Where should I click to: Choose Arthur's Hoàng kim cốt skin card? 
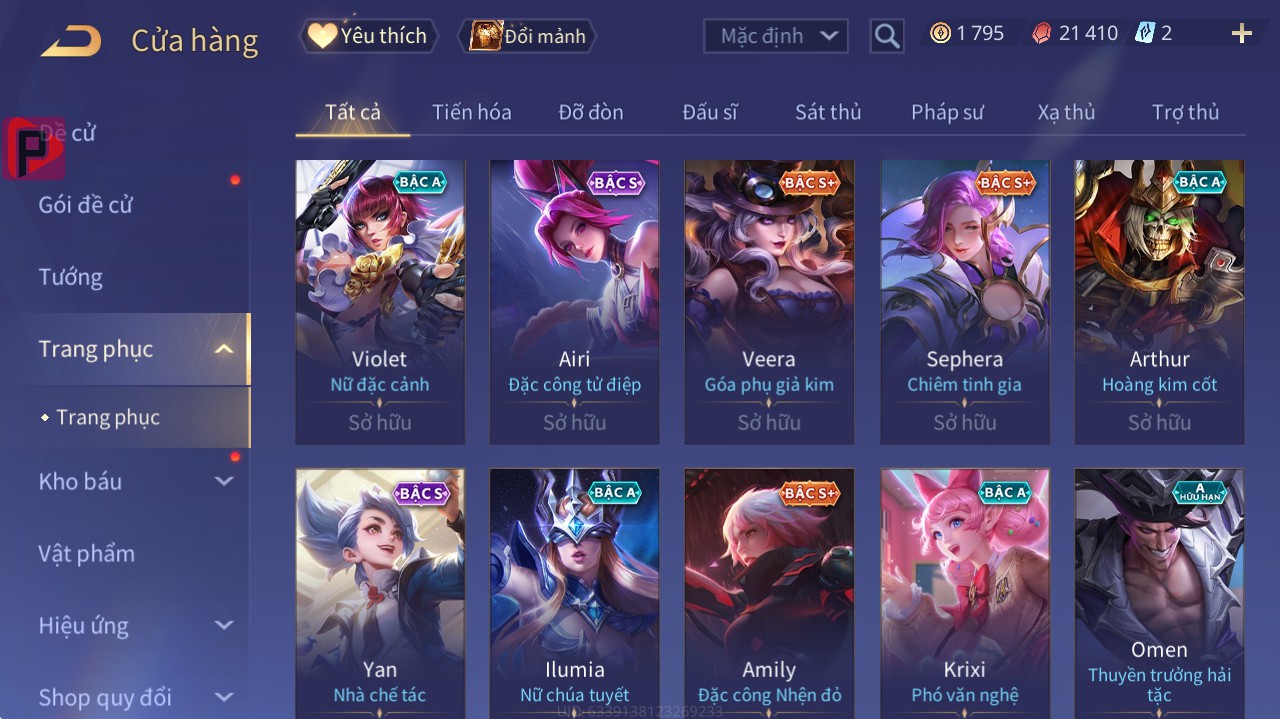[x=1159, y=300]
